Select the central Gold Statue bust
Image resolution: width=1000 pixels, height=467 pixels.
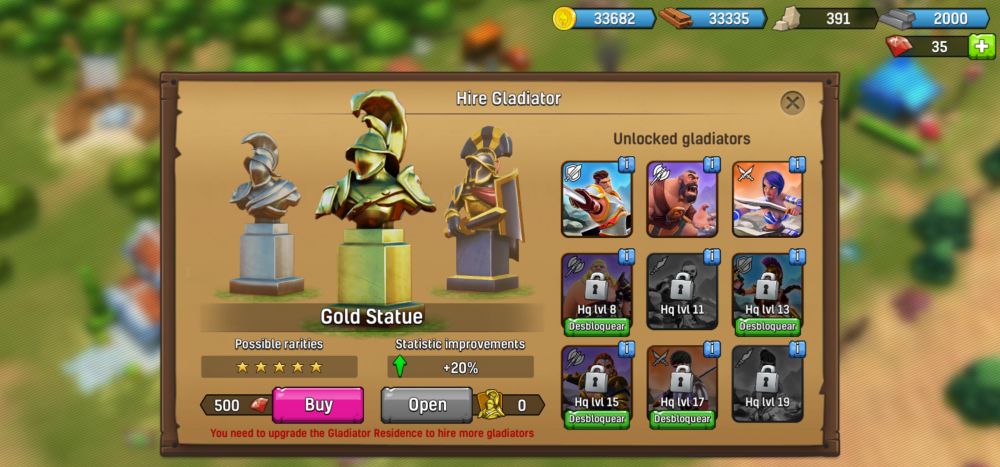[374, 200]
